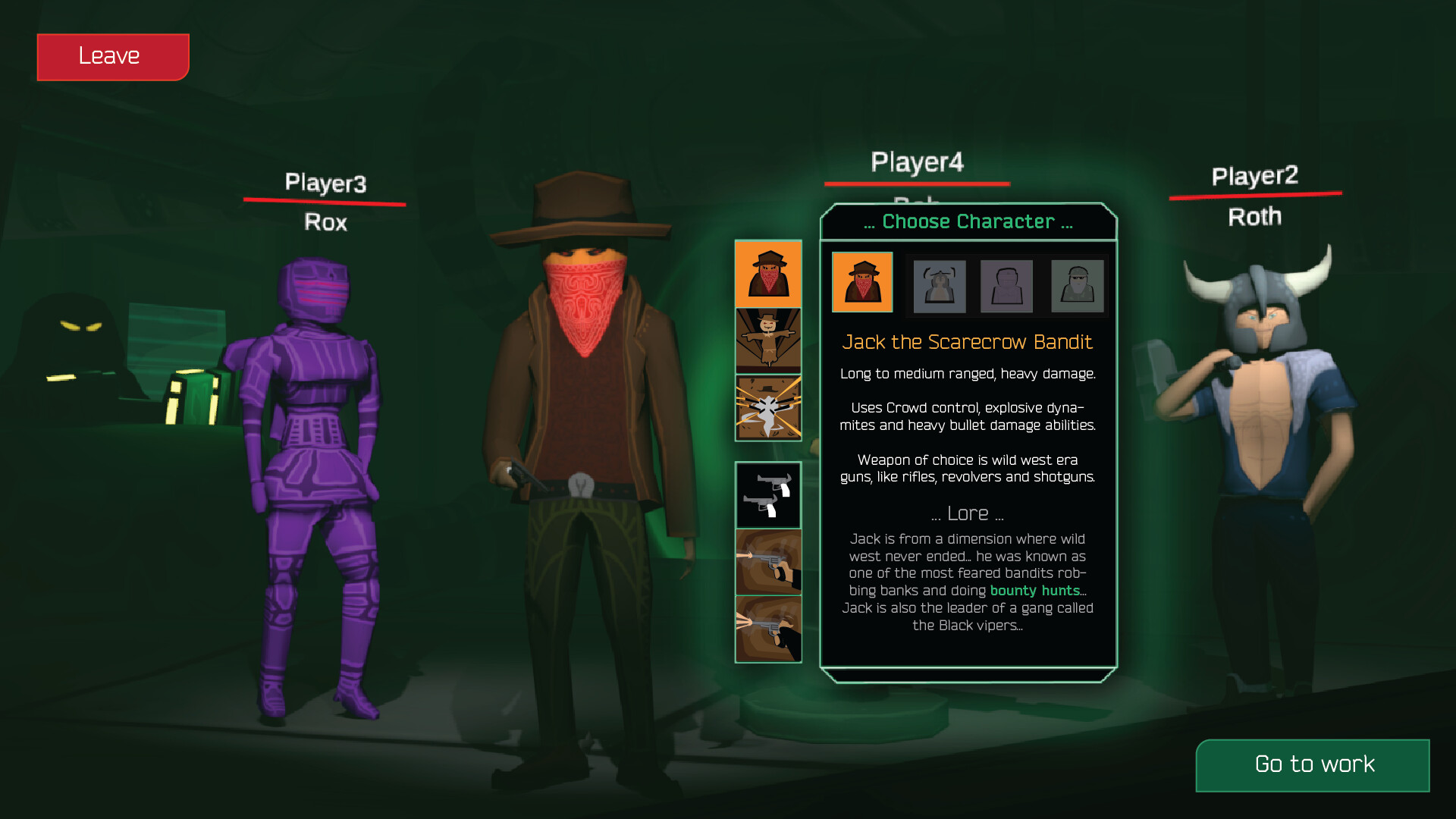Select the explosive dynamite ability icon
Screen dimensions: 1456x819
click(767, 407)
